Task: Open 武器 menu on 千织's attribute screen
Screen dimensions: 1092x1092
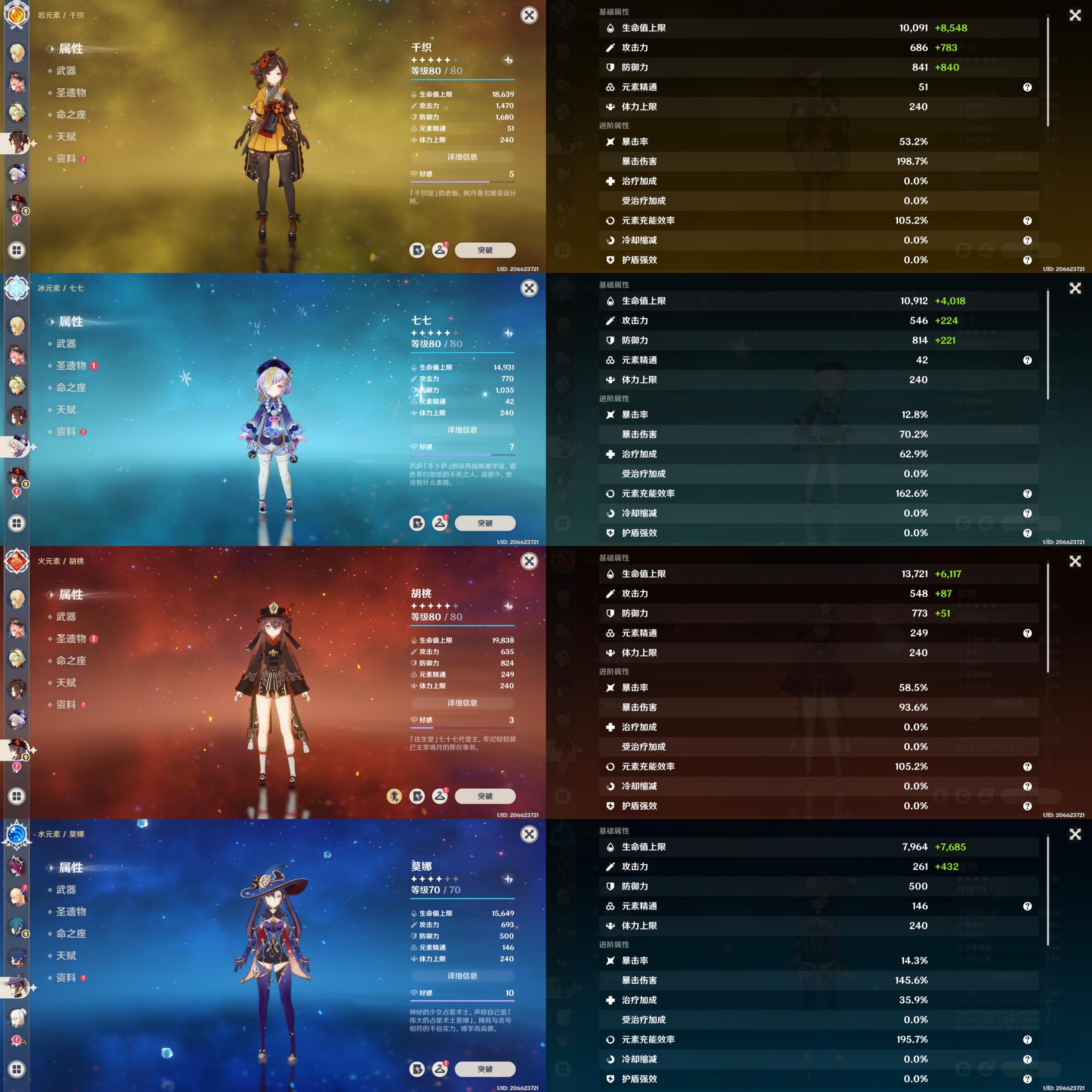Action: pos(66,71)
